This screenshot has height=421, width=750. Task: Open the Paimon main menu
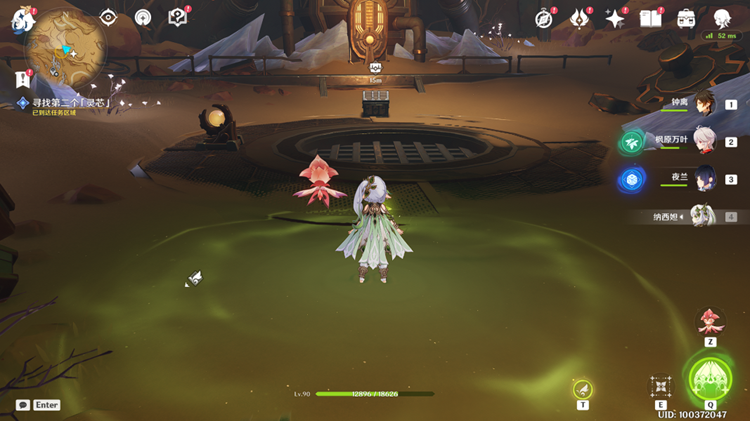pyautogui.click(x=23, y=21)
